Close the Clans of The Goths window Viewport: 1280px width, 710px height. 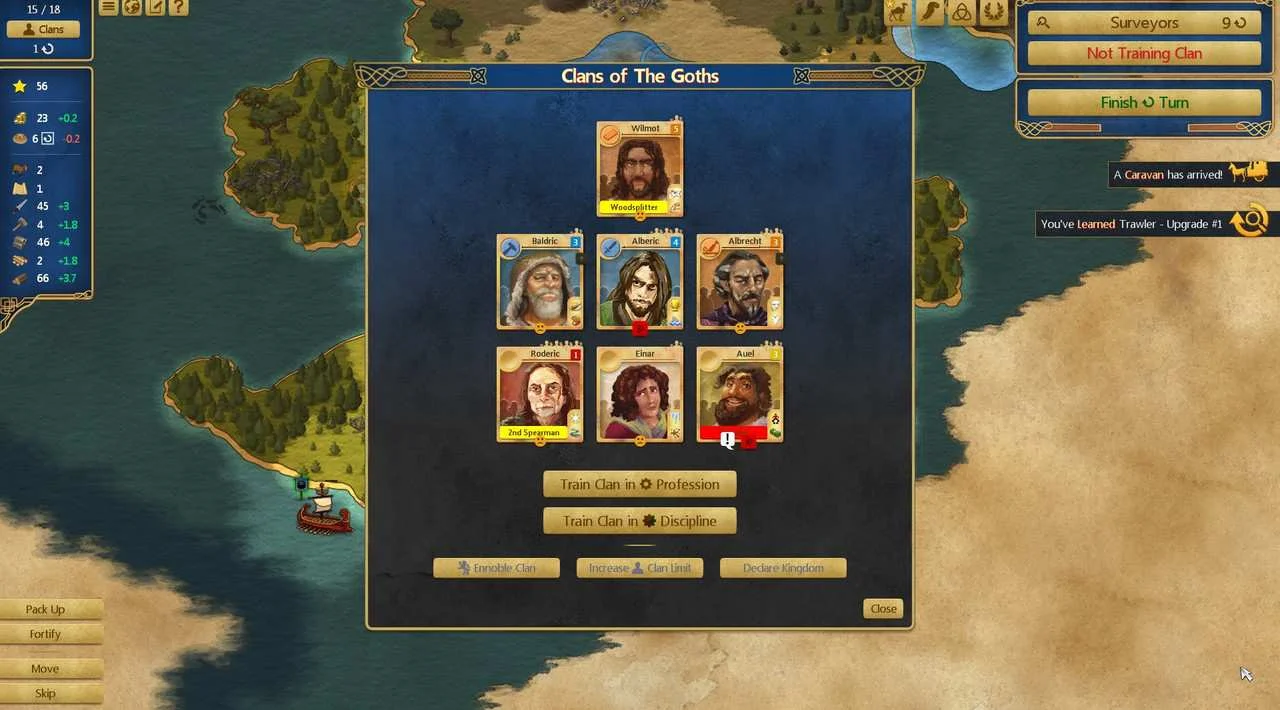coord(883,608)
